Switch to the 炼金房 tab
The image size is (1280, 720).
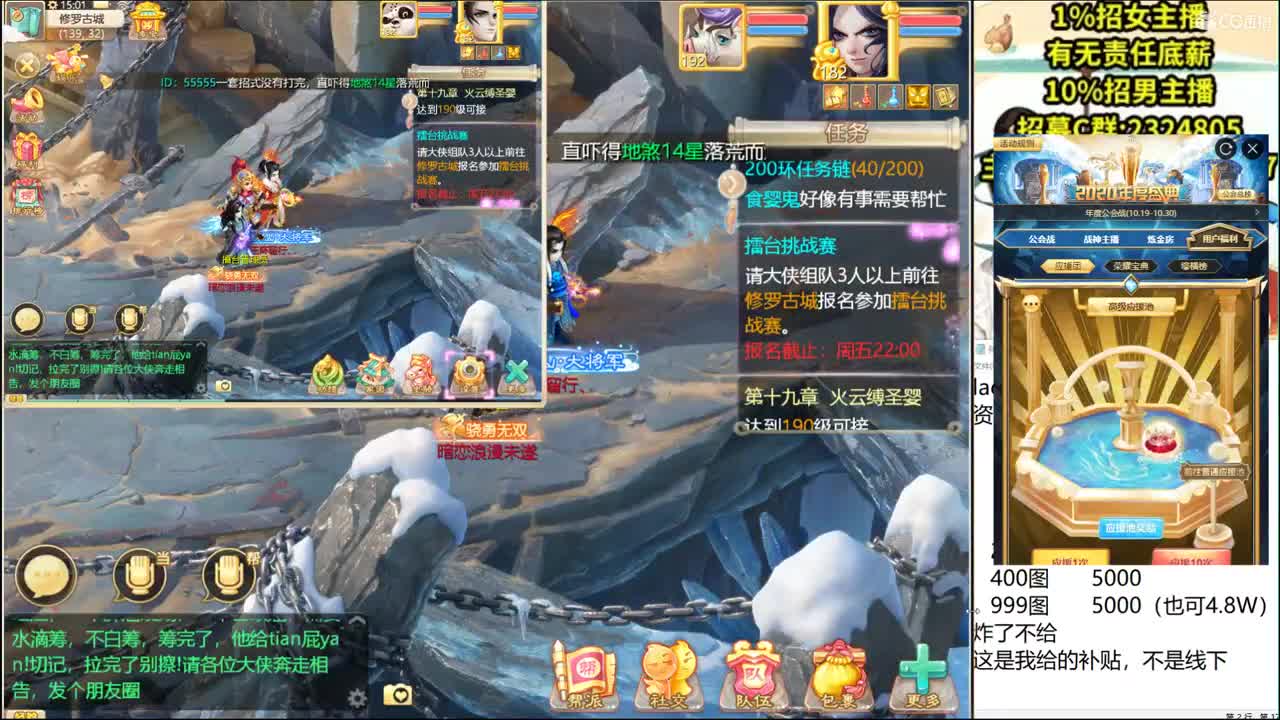[x=1161, y=239]
